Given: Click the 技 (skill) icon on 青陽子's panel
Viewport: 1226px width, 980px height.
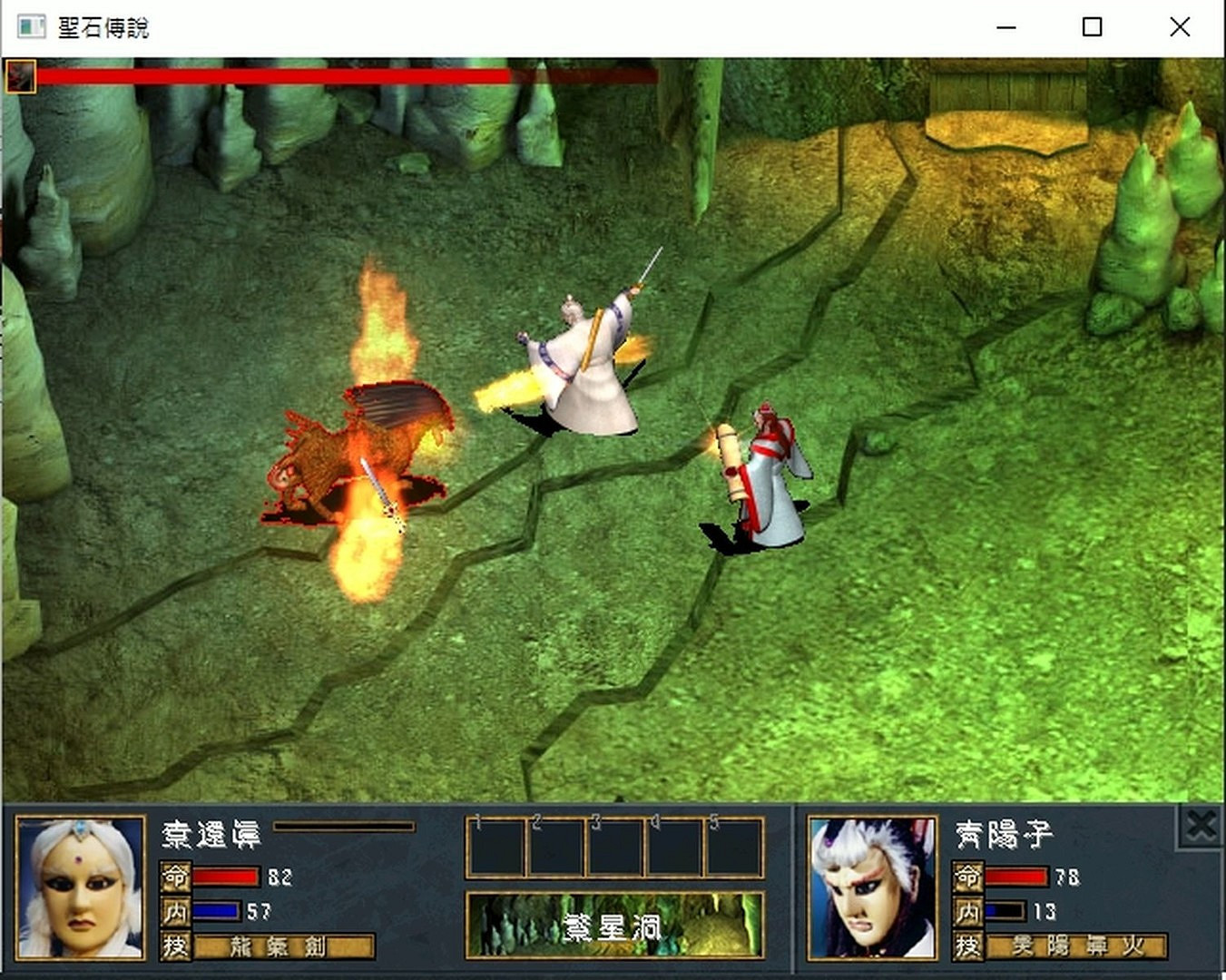Looking at the screenshot, I should 968,946.
